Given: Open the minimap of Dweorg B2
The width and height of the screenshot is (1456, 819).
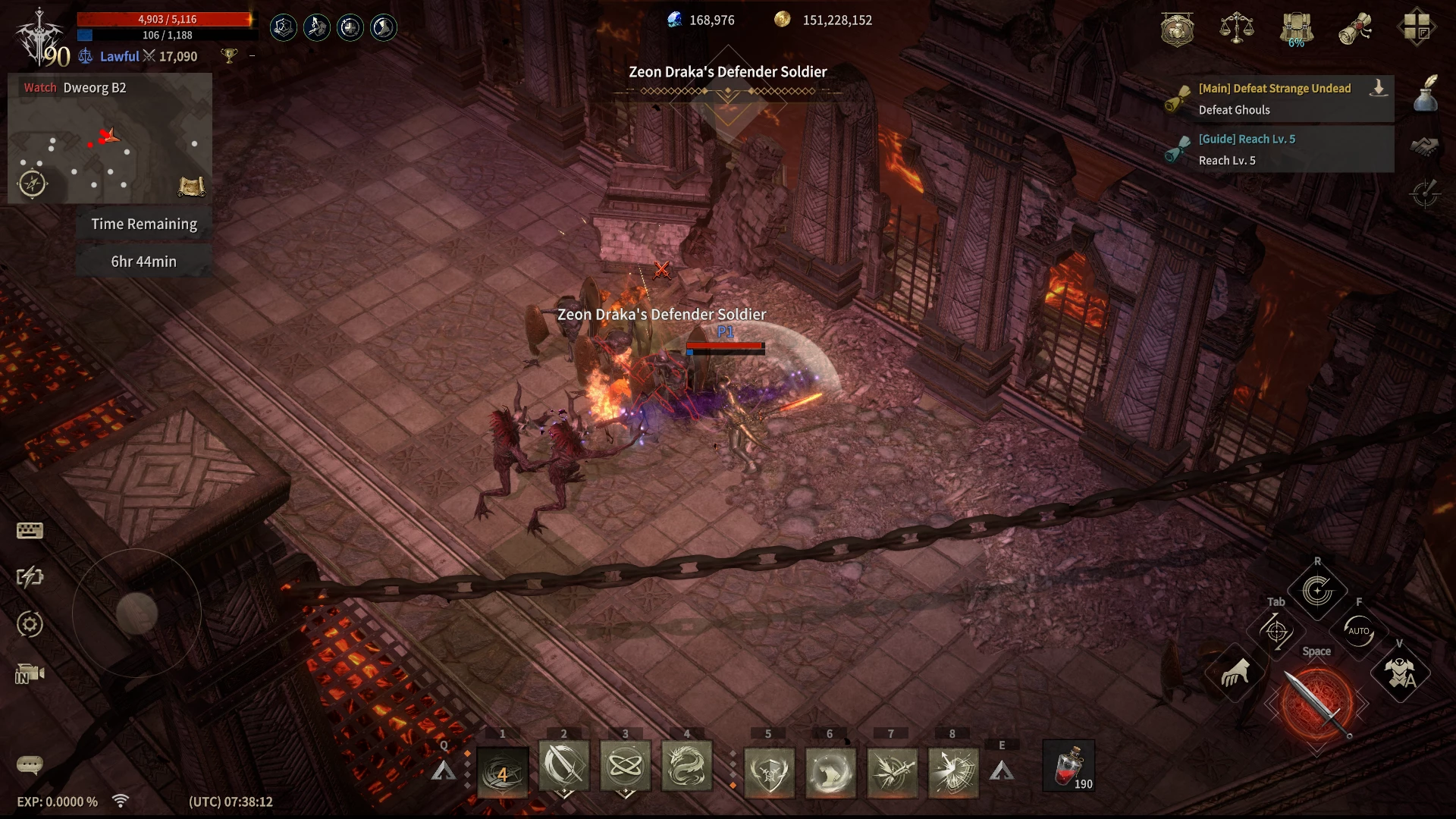Looking at the screenshot, I should (x=110, y=144).
